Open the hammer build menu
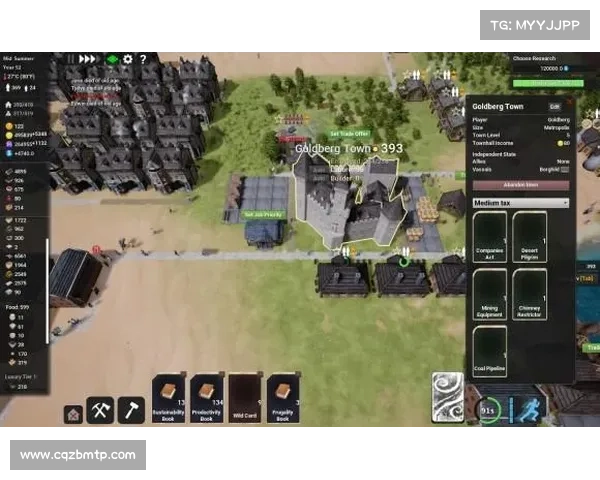Screen dimensions: 600x480 (x=132, y=409)
